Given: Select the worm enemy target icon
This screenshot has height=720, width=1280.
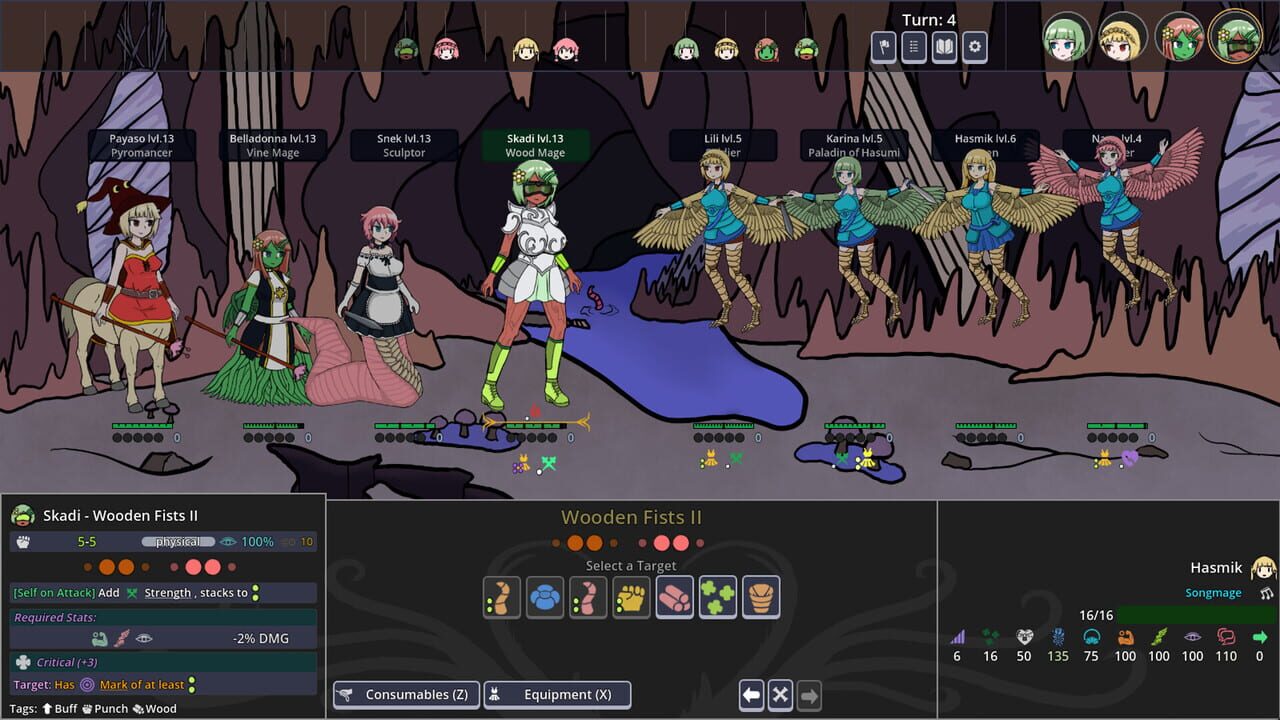Looking at the screenshot, I should click(502, 597).
